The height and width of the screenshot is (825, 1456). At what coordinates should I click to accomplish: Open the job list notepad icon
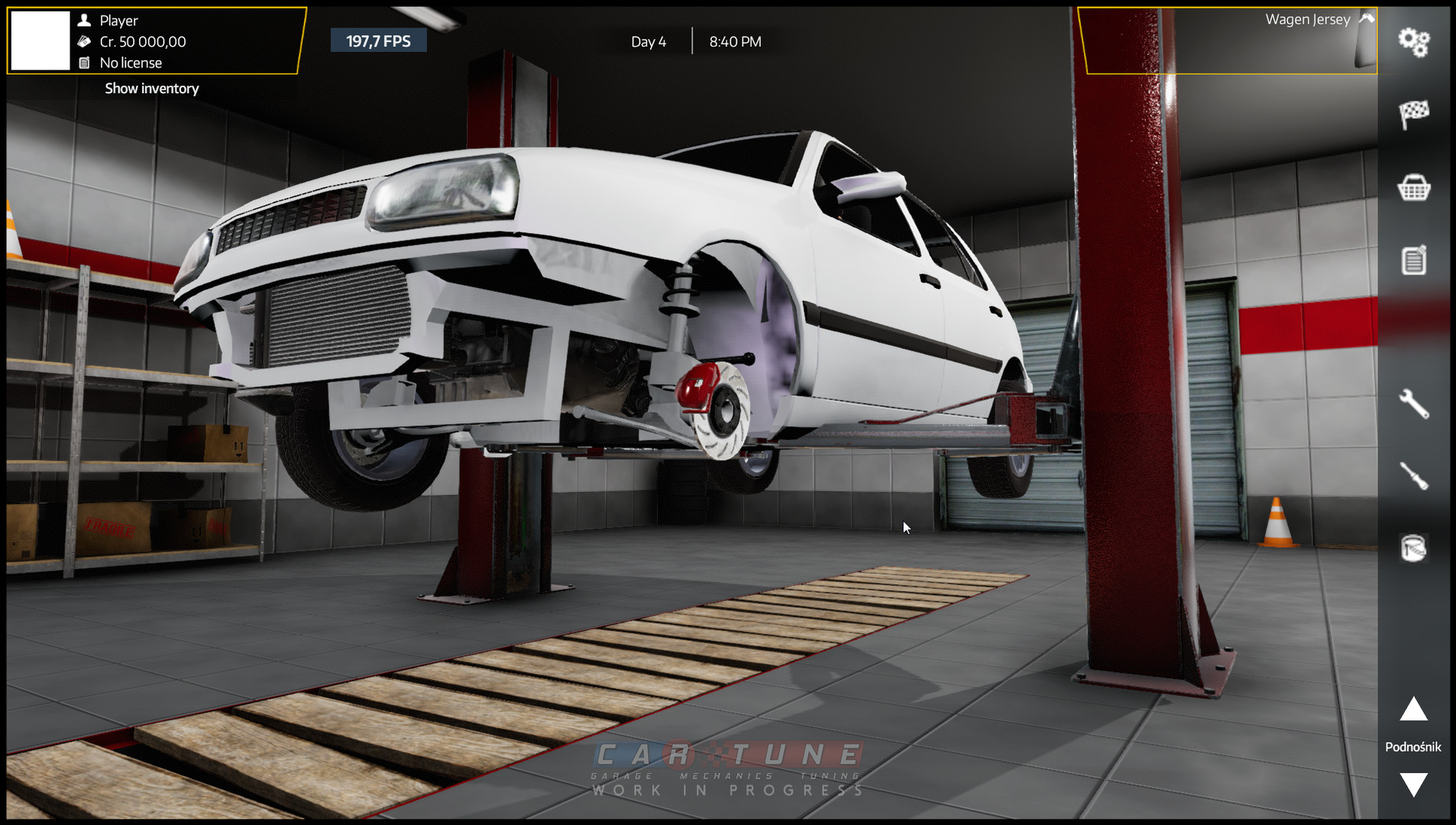(1414, 260)
